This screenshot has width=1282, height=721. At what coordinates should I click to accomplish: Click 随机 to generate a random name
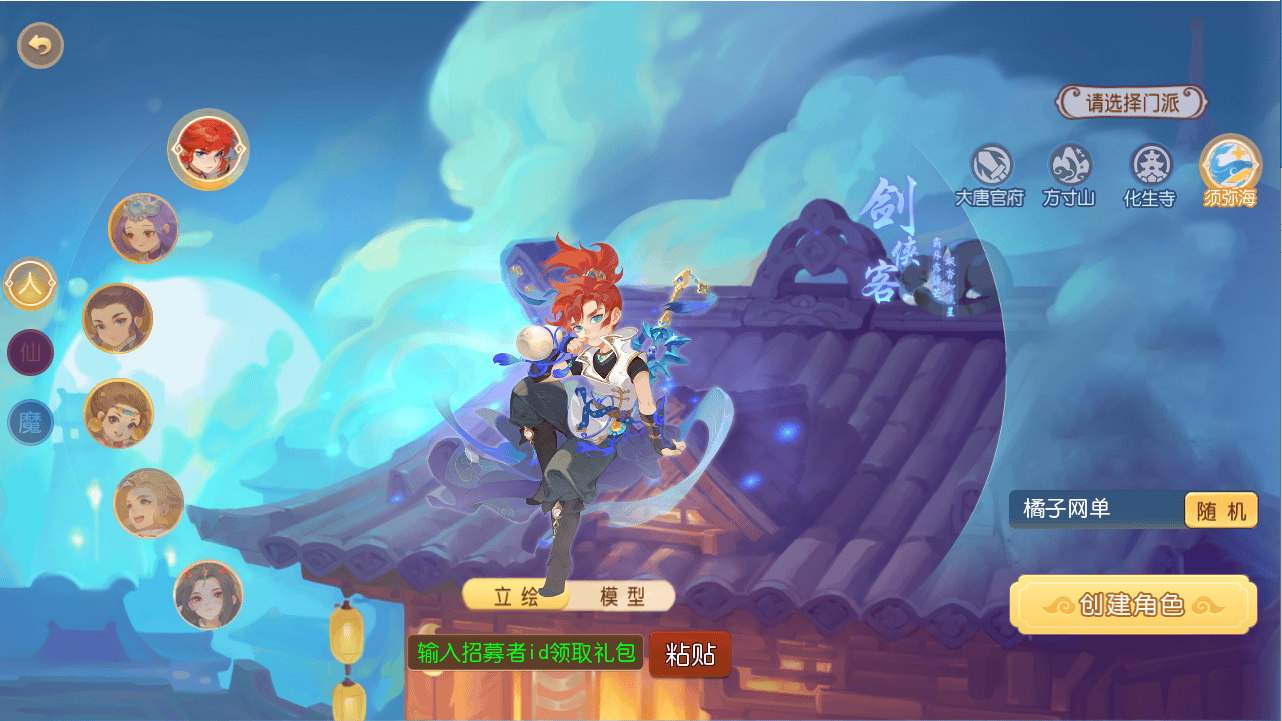pos(1220,510)
